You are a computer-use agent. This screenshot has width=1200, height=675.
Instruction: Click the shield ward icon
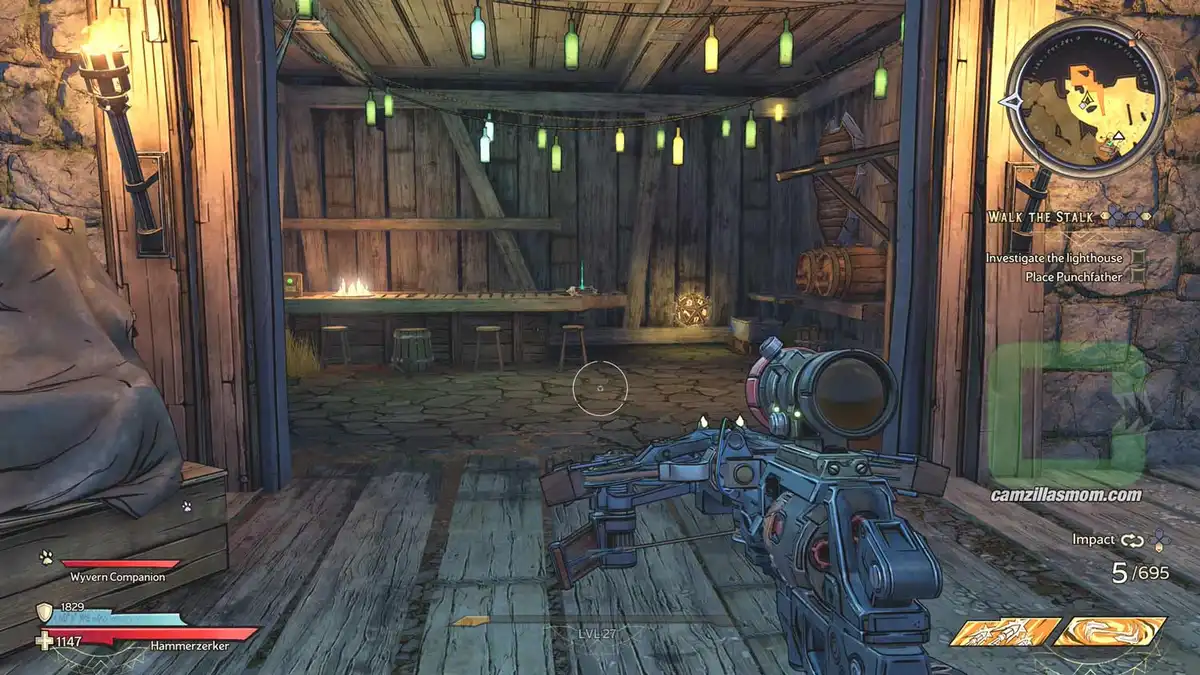pyautogui.click(x=45, y=611)
